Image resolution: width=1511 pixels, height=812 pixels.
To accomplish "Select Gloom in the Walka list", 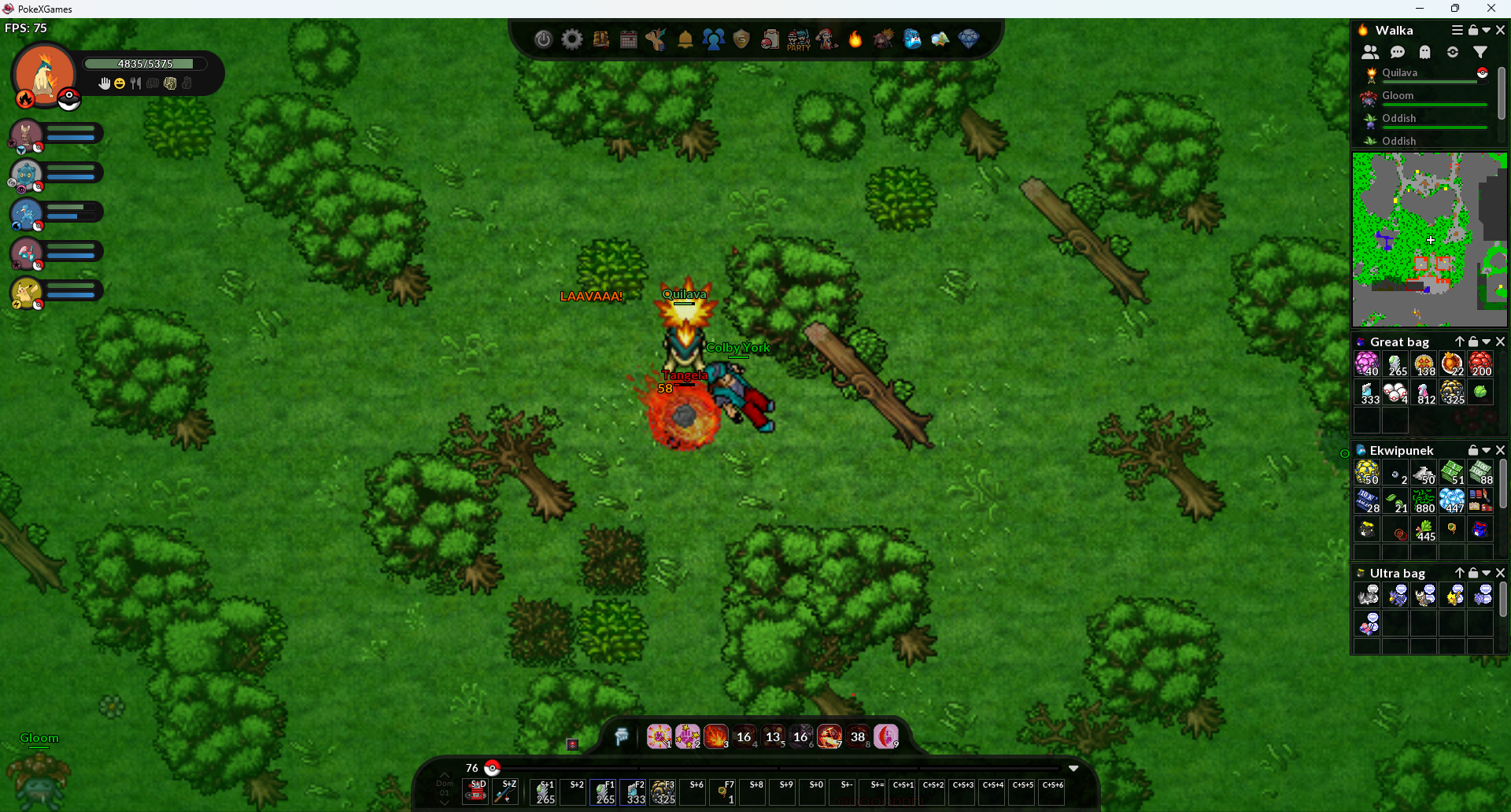I will pos(1398,96).
